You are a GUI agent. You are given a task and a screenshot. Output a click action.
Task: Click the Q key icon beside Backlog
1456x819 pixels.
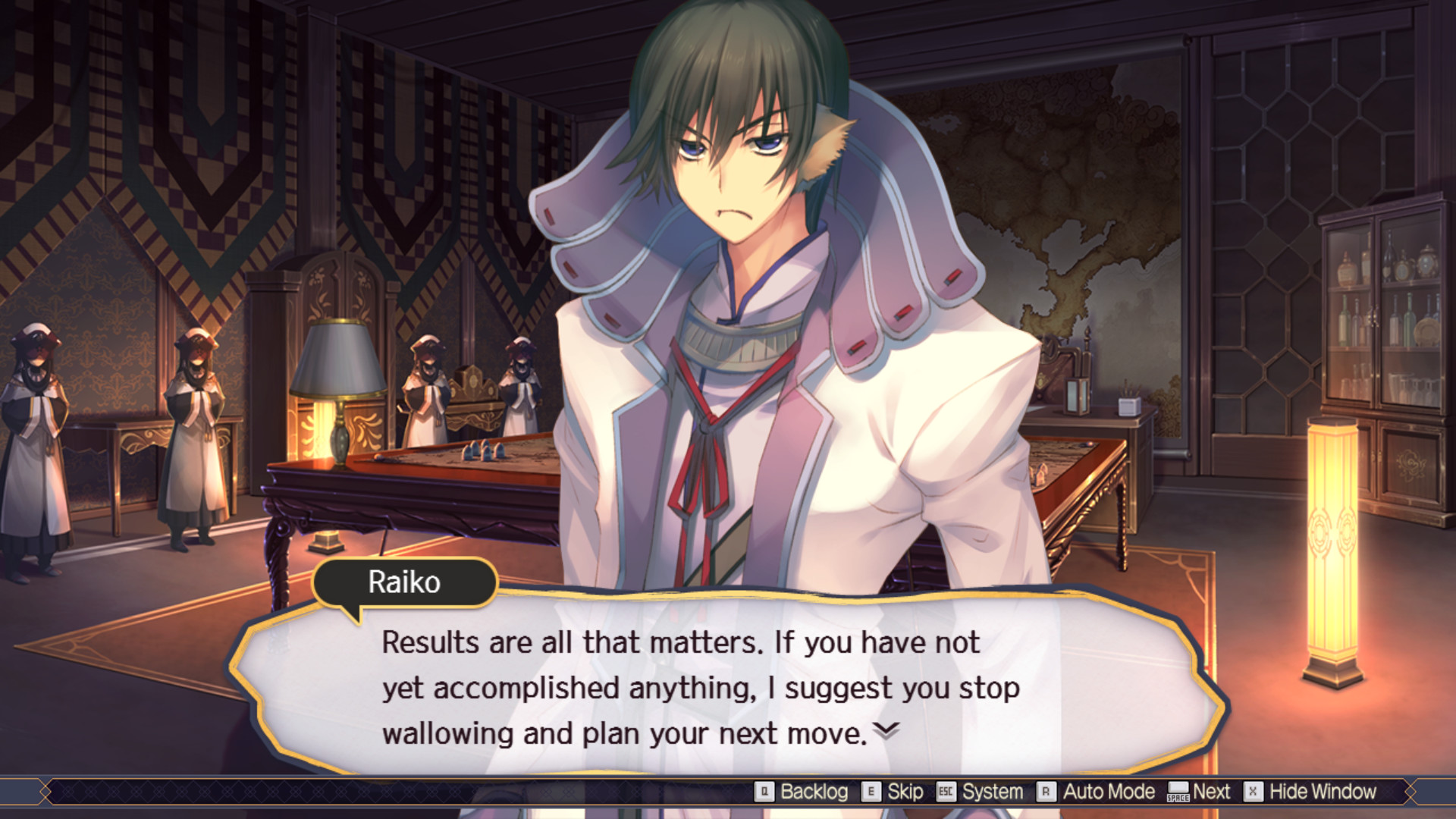[x=764, y=791]
